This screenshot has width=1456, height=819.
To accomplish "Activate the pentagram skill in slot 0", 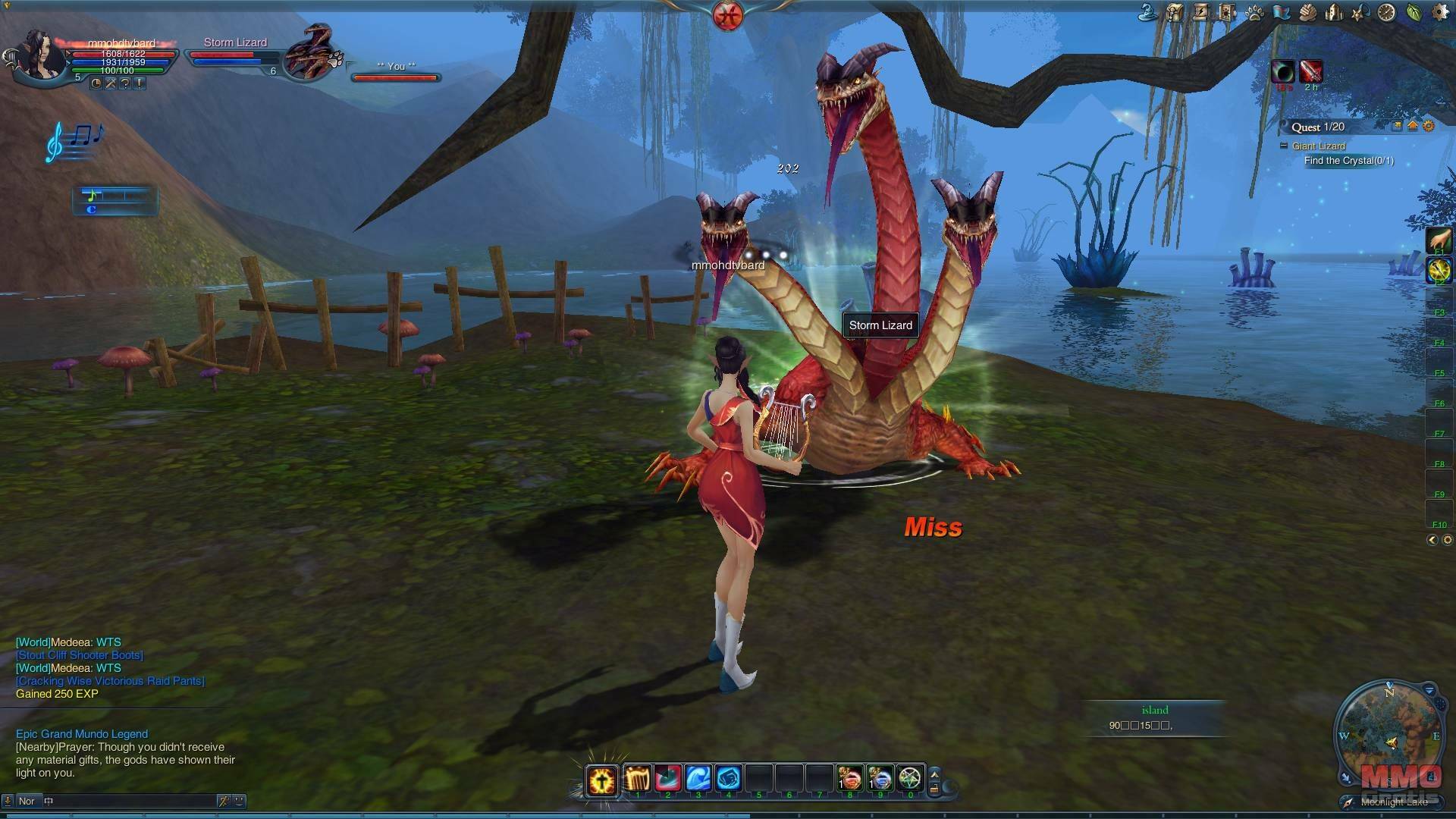I will point(910,779).
